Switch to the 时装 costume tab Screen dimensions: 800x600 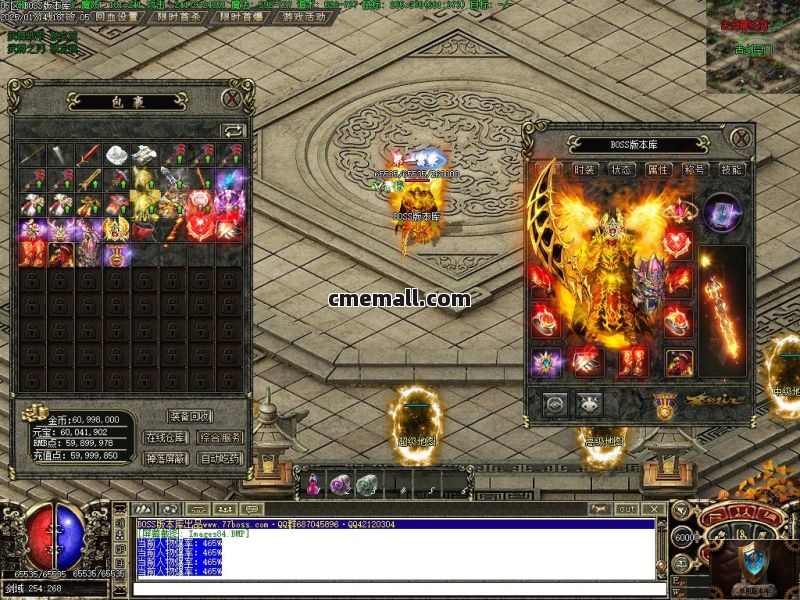[x=586, y=170]
